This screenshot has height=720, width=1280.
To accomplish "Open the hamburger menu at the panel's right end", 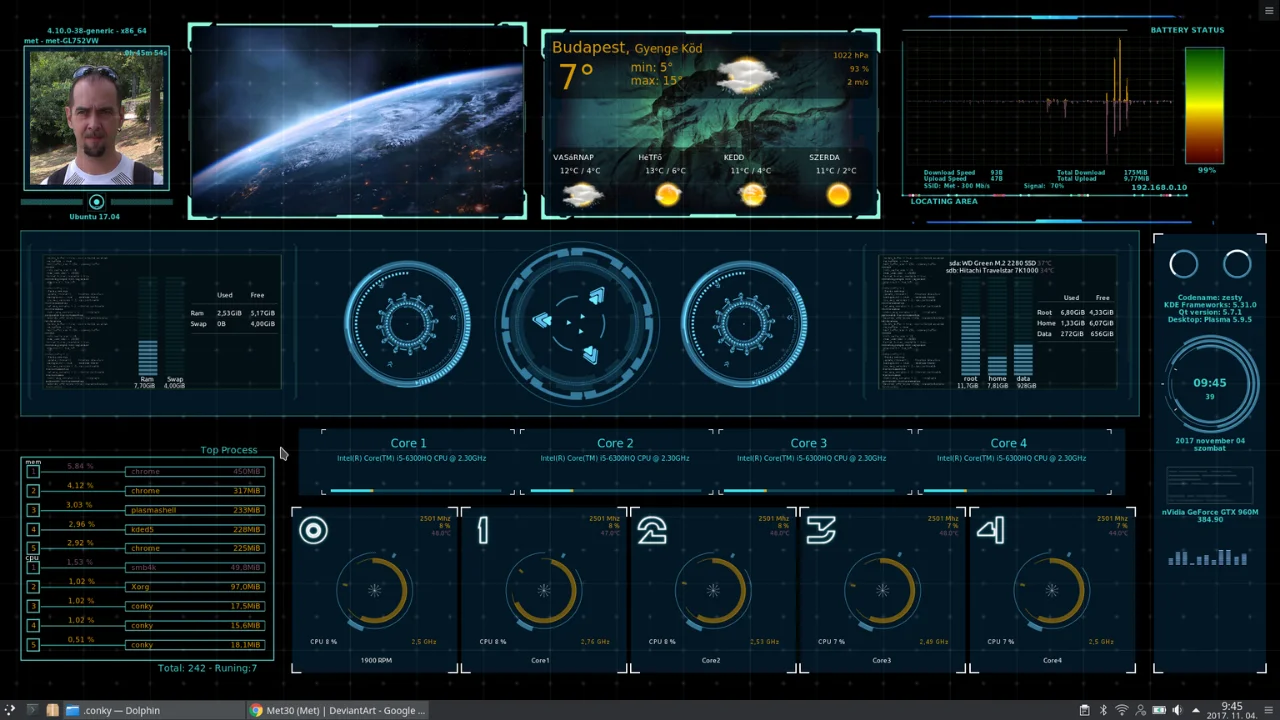I will [1268, 710].
